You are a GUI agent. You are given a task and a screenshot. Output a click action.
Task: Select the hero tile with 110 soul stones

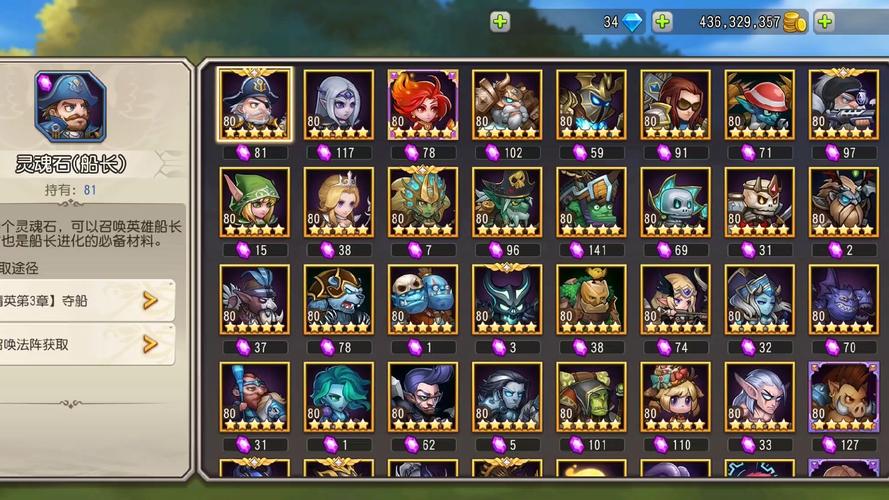tap(675, 396)
